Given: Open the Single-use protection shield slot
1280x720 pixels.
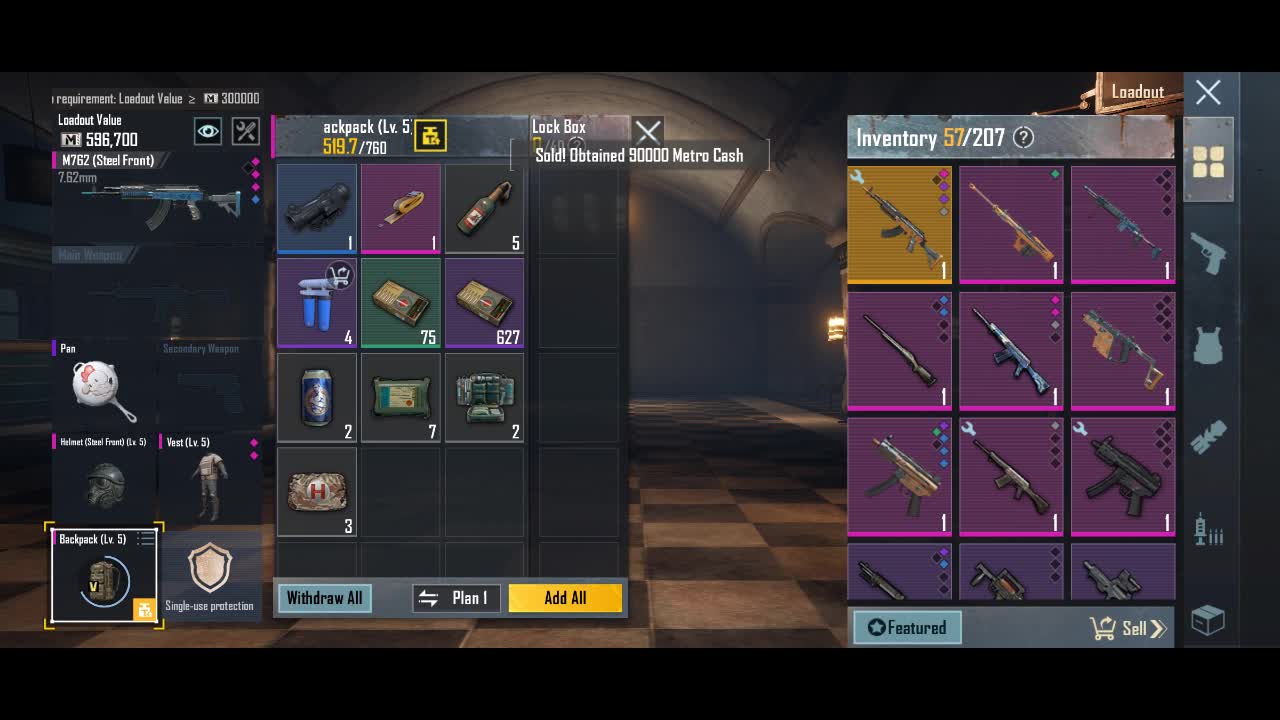Looking at the screenshot, I should pos(210,575).
